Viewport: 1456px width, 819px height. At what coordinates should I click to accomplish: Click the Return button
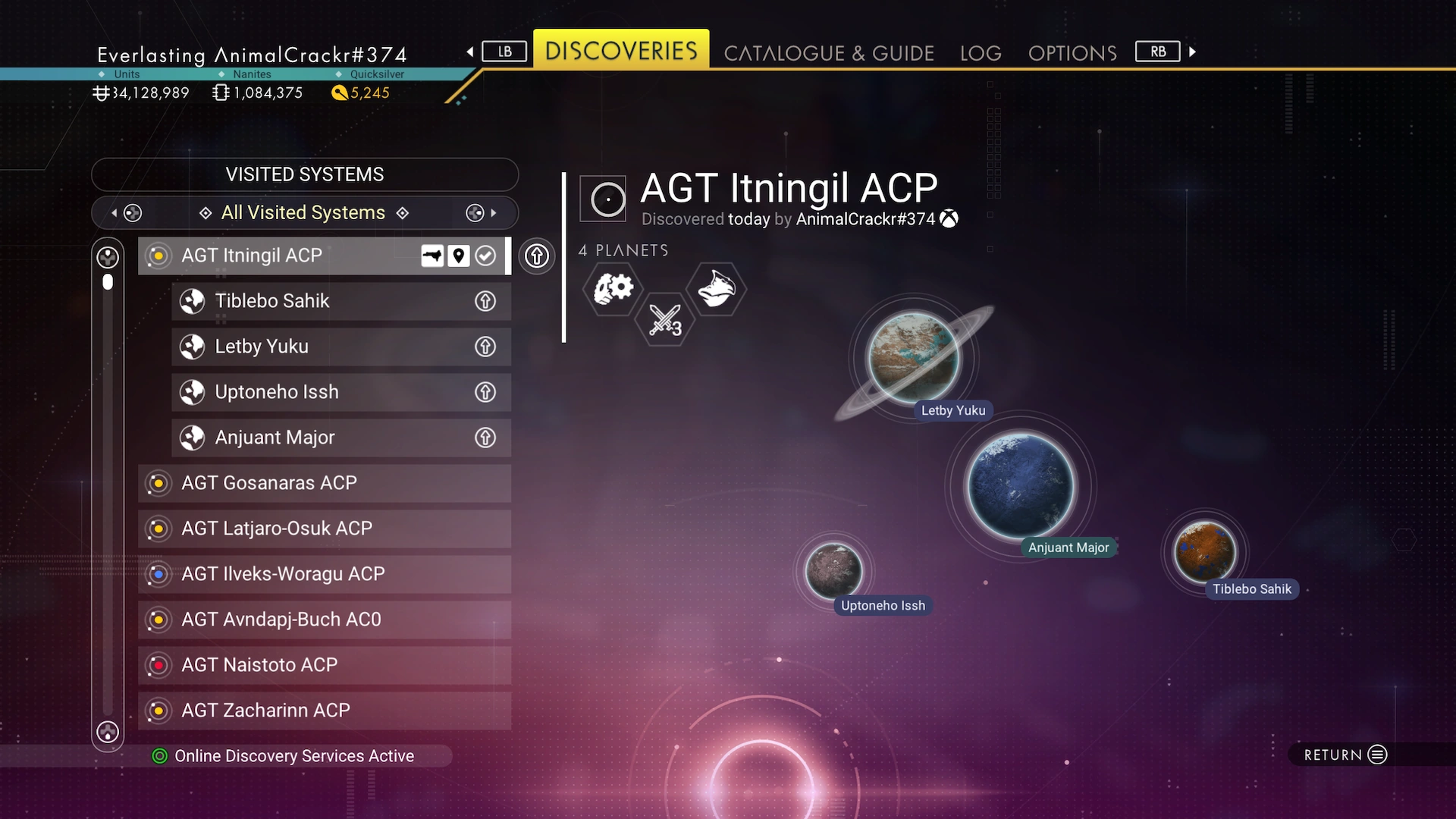[1345, 755]
